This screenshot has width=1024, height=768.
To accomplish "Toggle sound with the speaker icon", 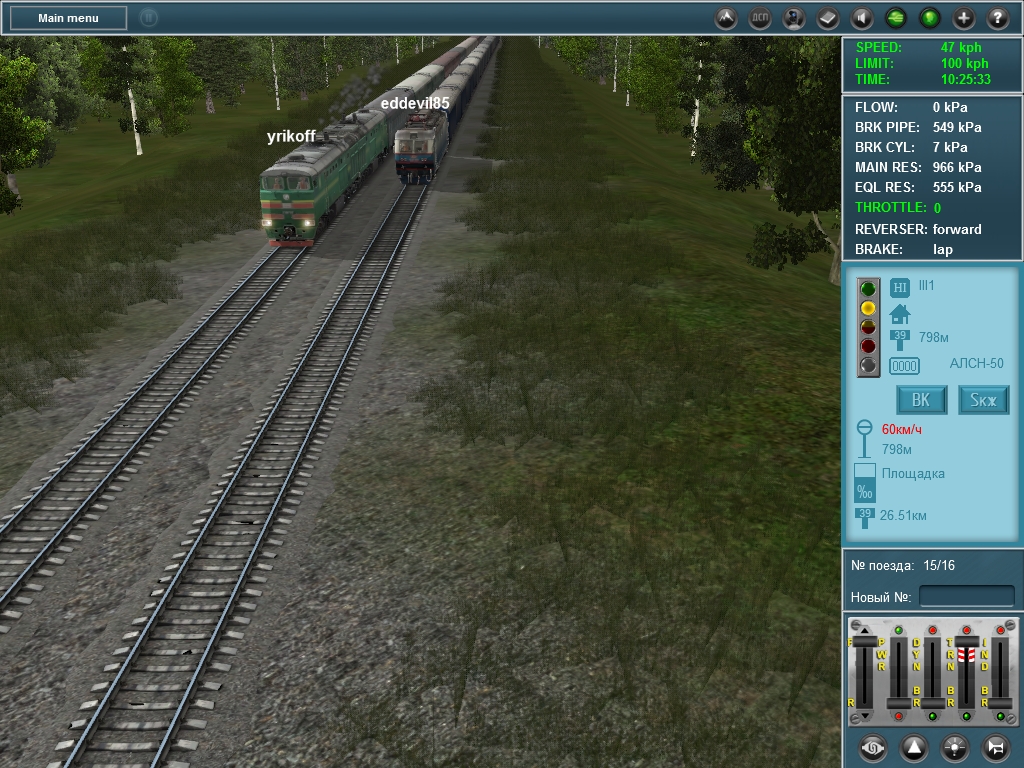I will click(862, 18).
